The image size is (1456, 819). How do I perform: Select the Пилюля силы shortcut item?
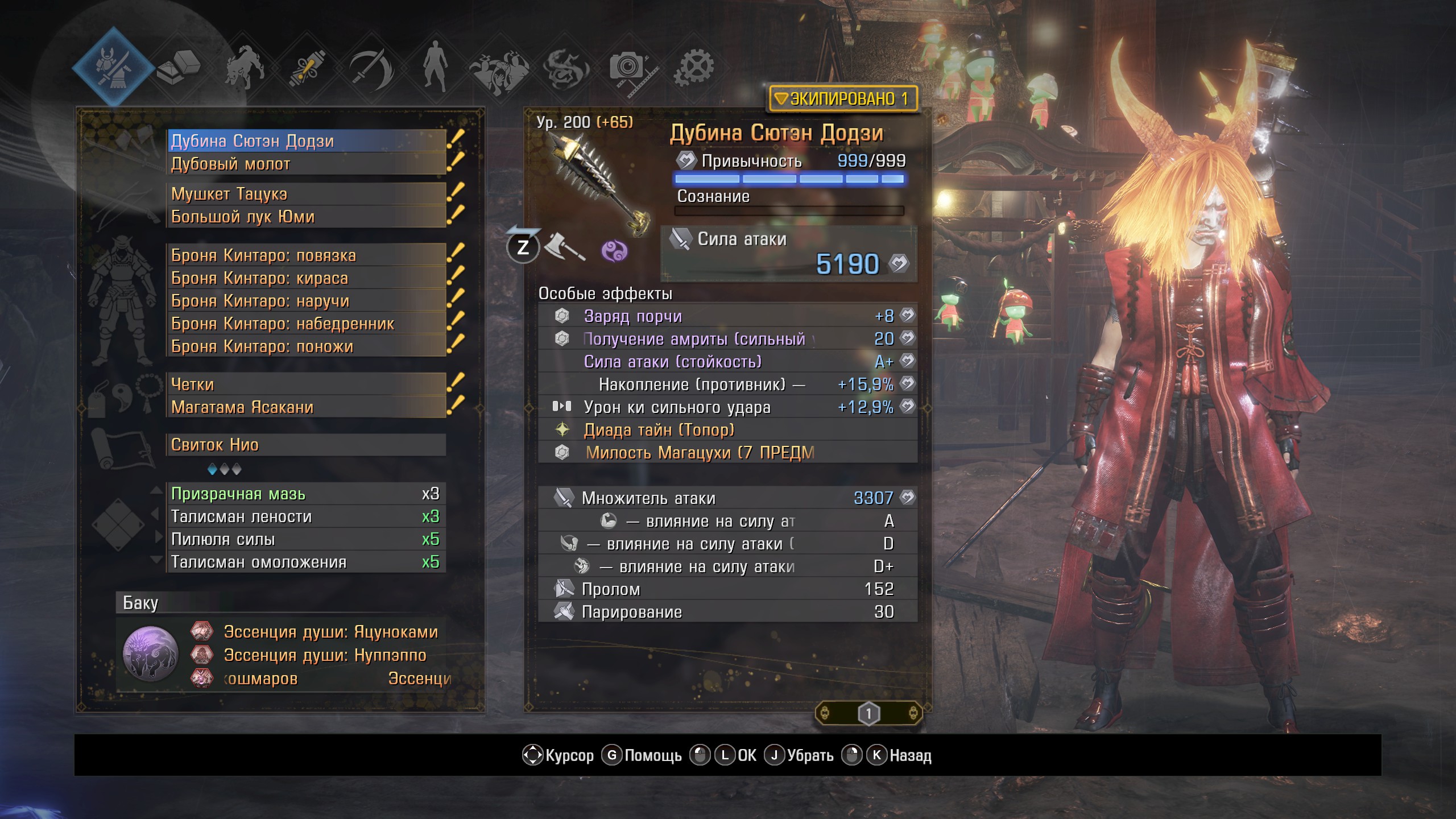click(307, 539)
